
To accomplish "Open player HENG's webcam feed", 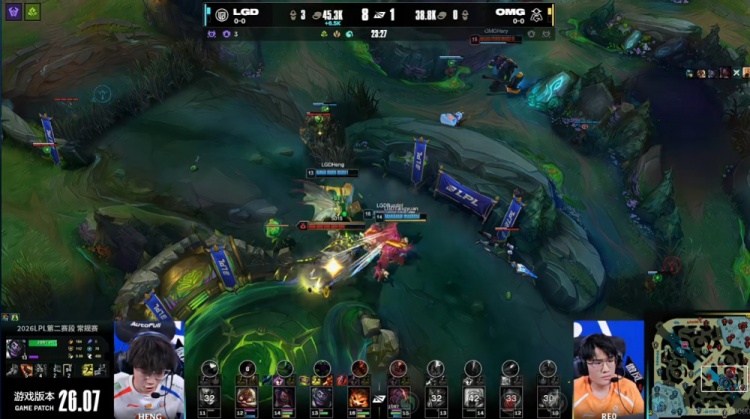I will pos(149,368).
